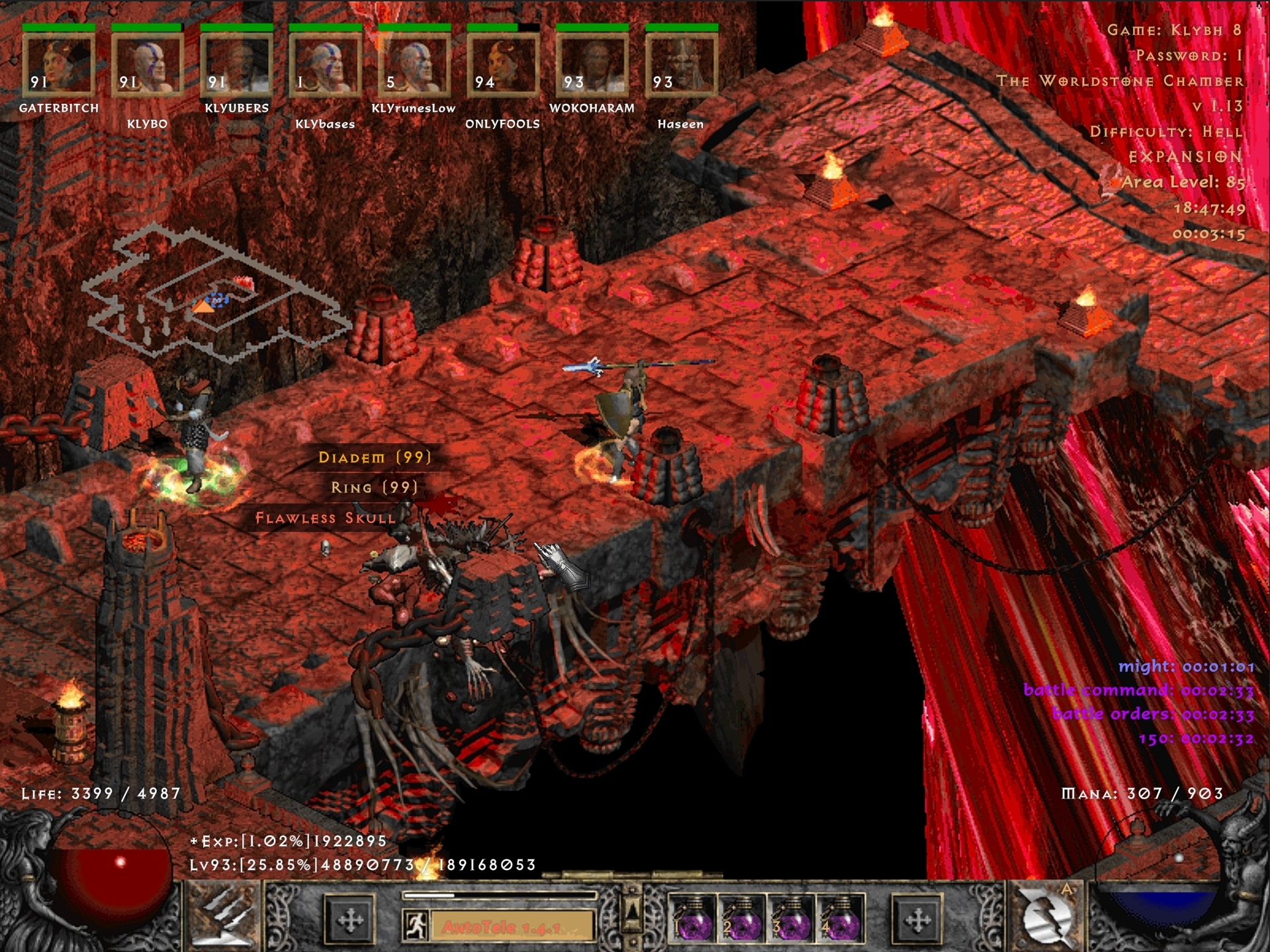Choose the Haseen party portrait
The height and width of the screenshot is (952, 1270).
[x=681, y=65]
